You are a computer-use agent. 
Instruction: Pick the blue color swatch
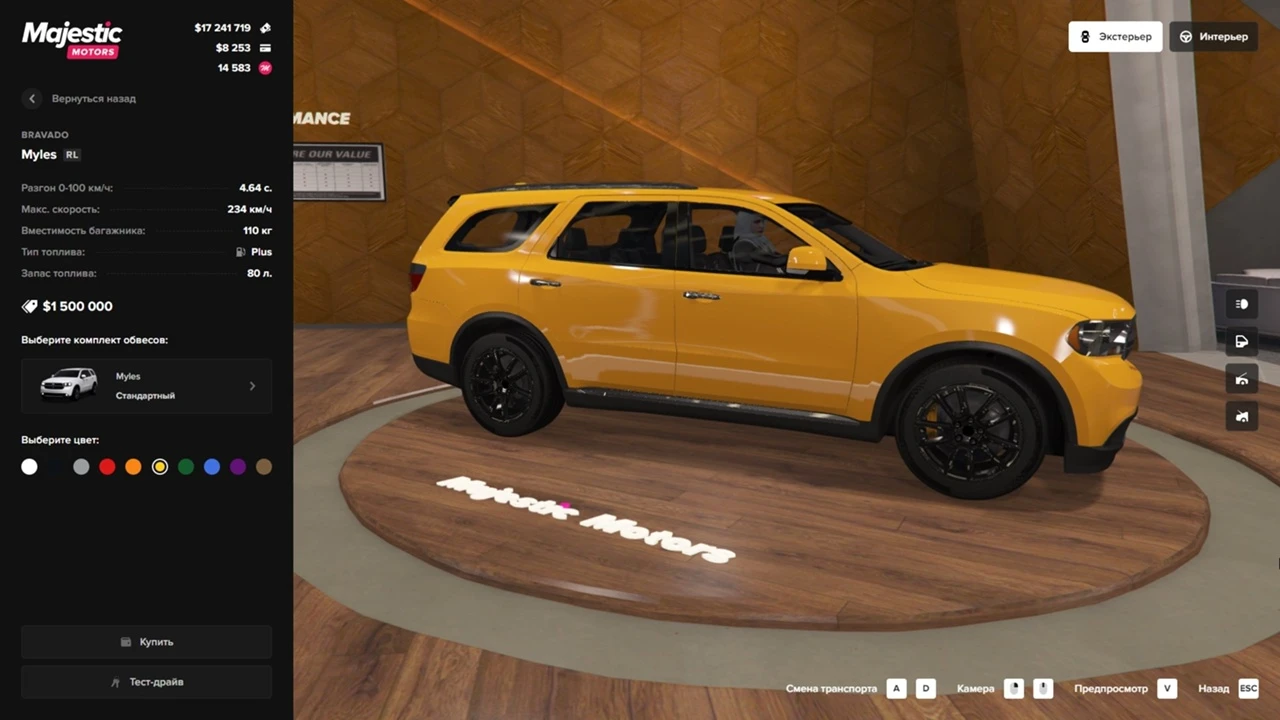(212, 467)
